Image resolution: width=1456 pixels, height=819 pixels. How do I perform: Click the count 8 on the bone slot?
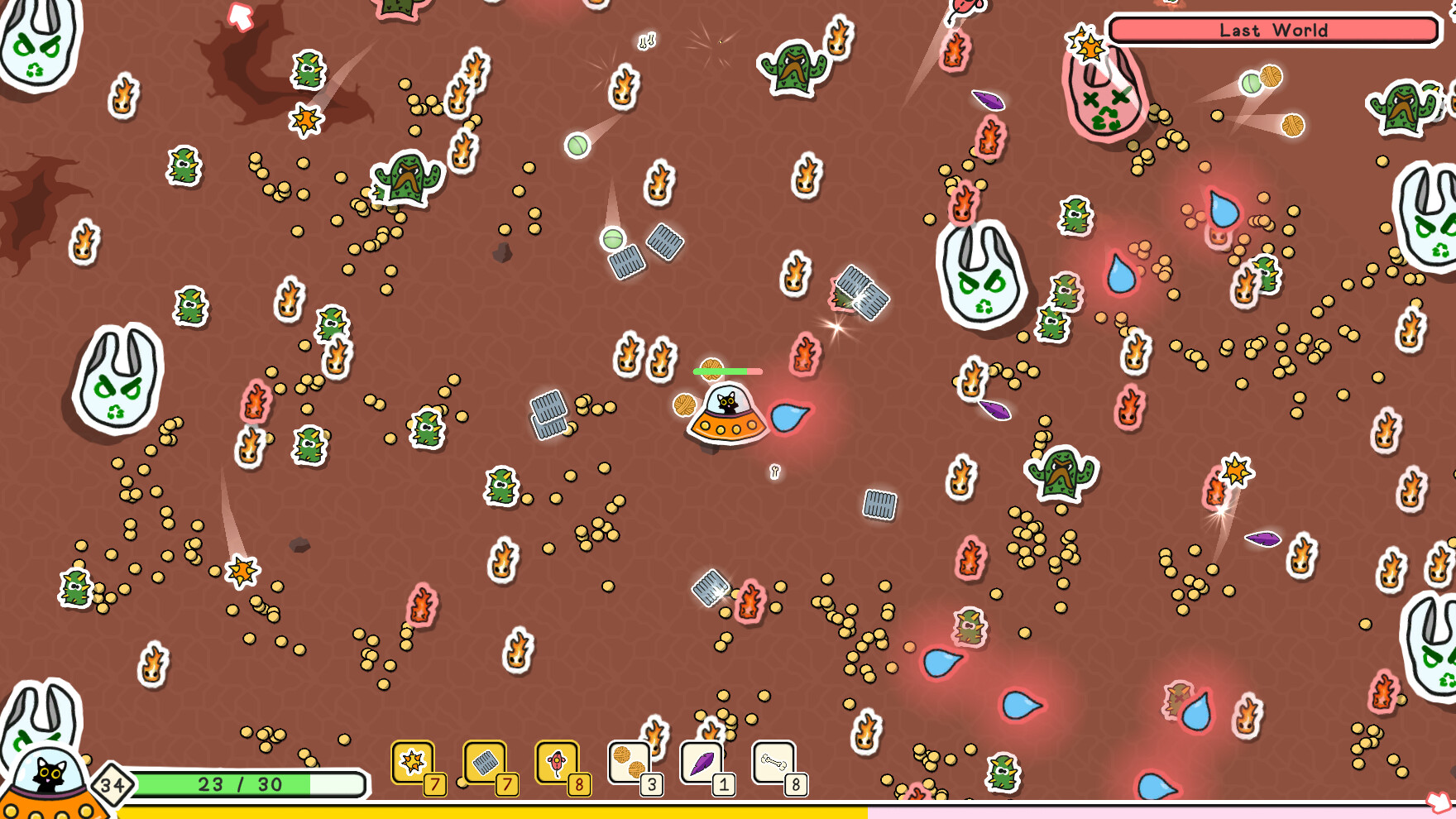pyautogui.click(x=795, y=785)
